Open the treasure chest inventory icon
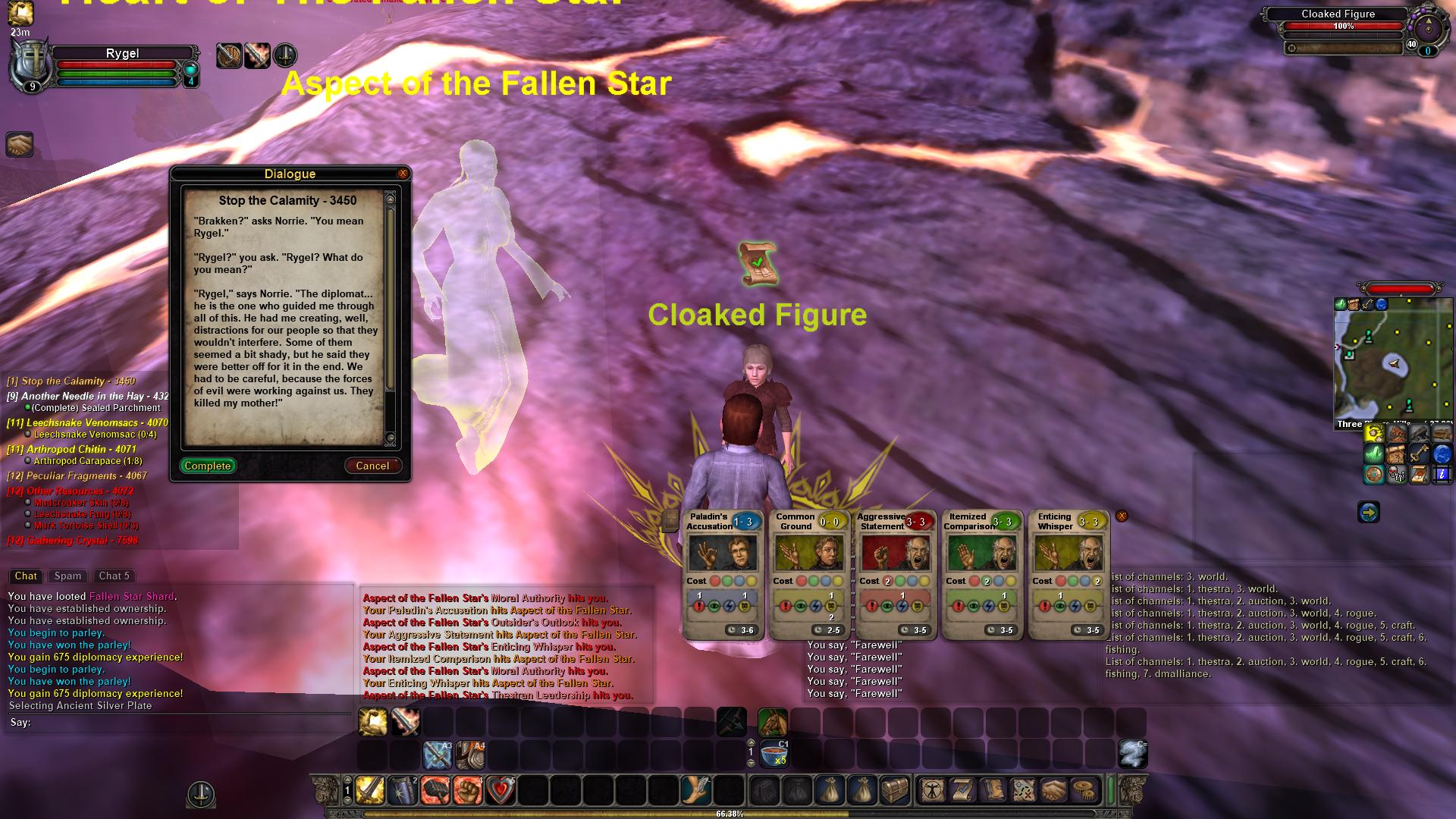The width and height of the screenshot is (1456, 819). pos(895,790)
